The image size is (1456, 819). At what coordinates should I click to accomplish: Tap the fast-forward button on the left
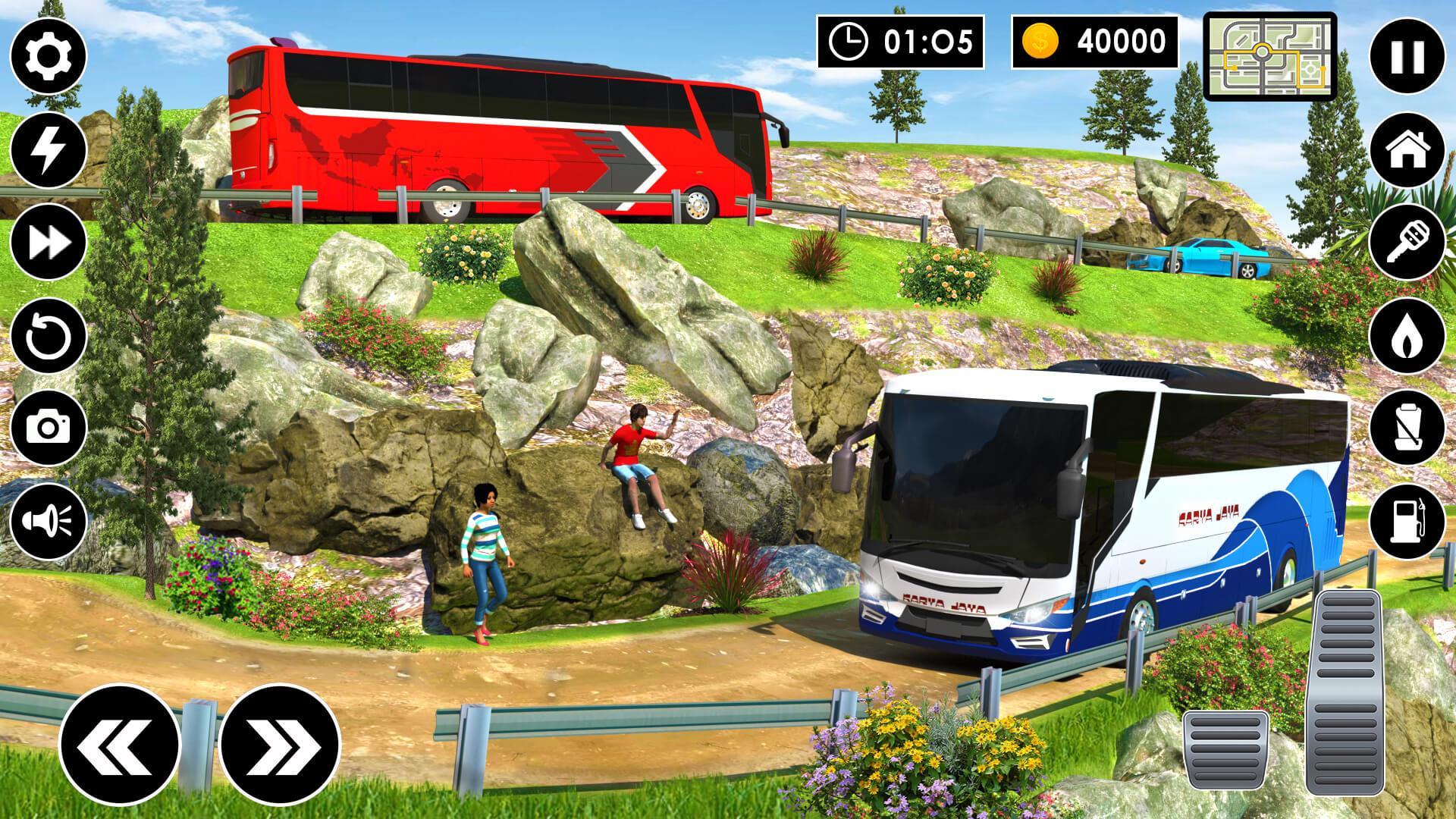pyautogui.click(x=49, y=243)
